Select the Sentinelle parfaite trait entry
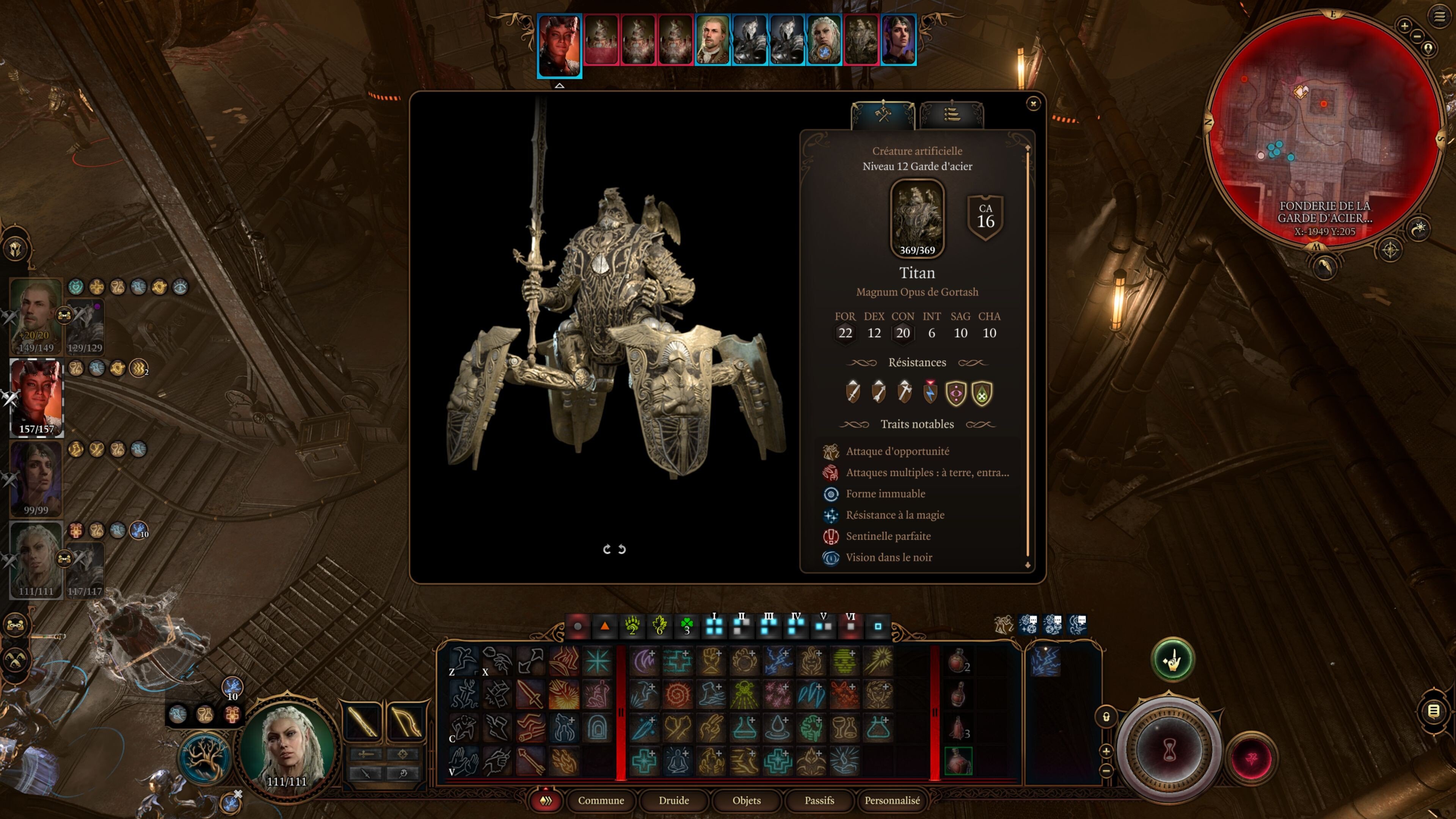 [x=888, y=536]
